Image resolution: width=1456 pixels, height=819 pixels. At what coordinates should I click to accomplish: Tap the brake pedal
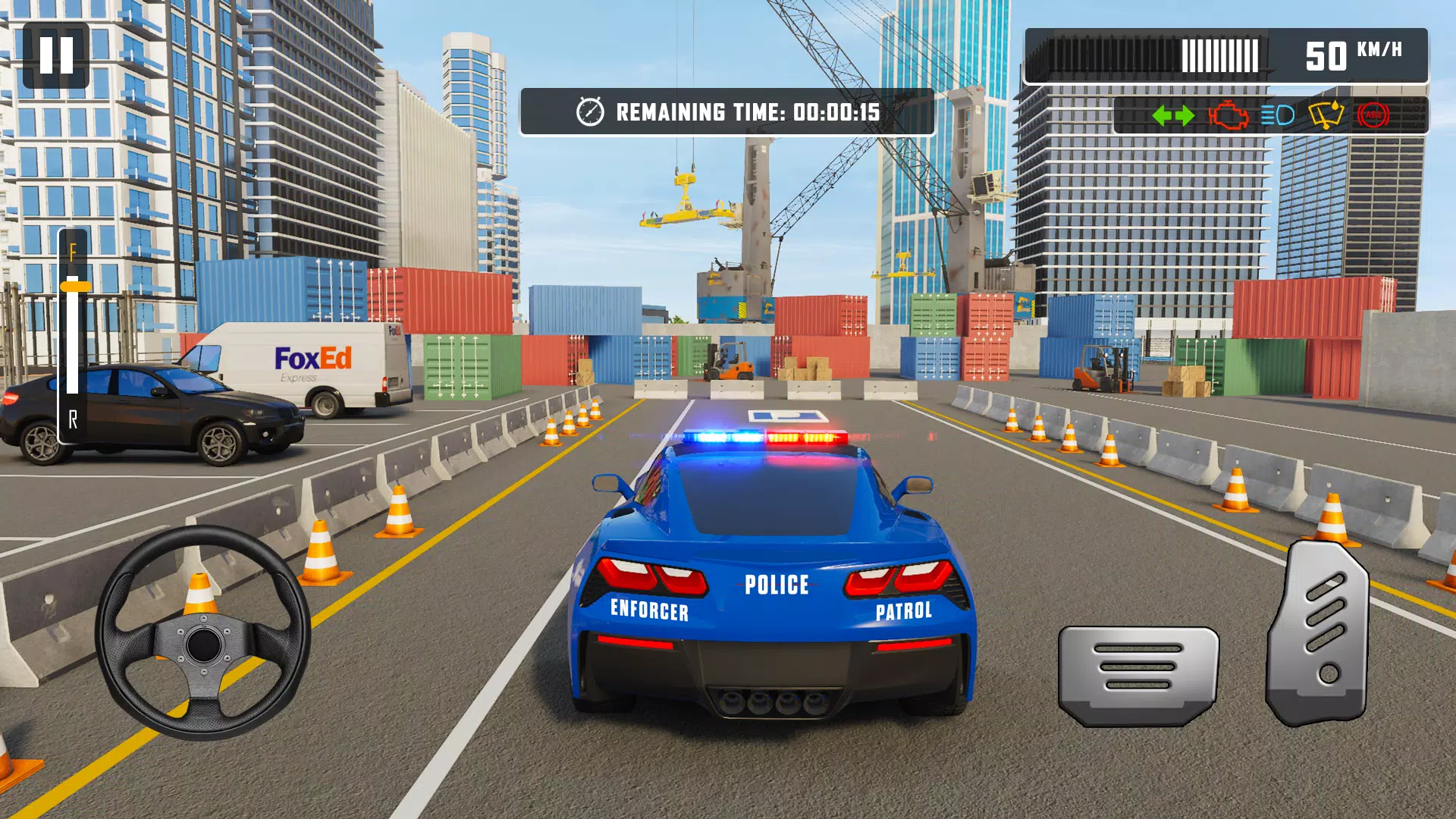pyautogui.click(x=1137, y=673)
